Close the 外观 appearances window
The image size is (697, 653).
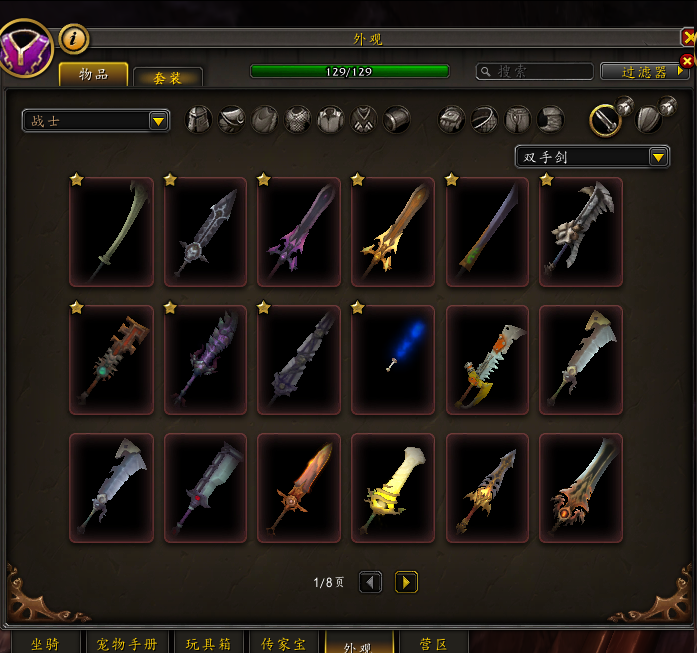(x=688, y=38)
